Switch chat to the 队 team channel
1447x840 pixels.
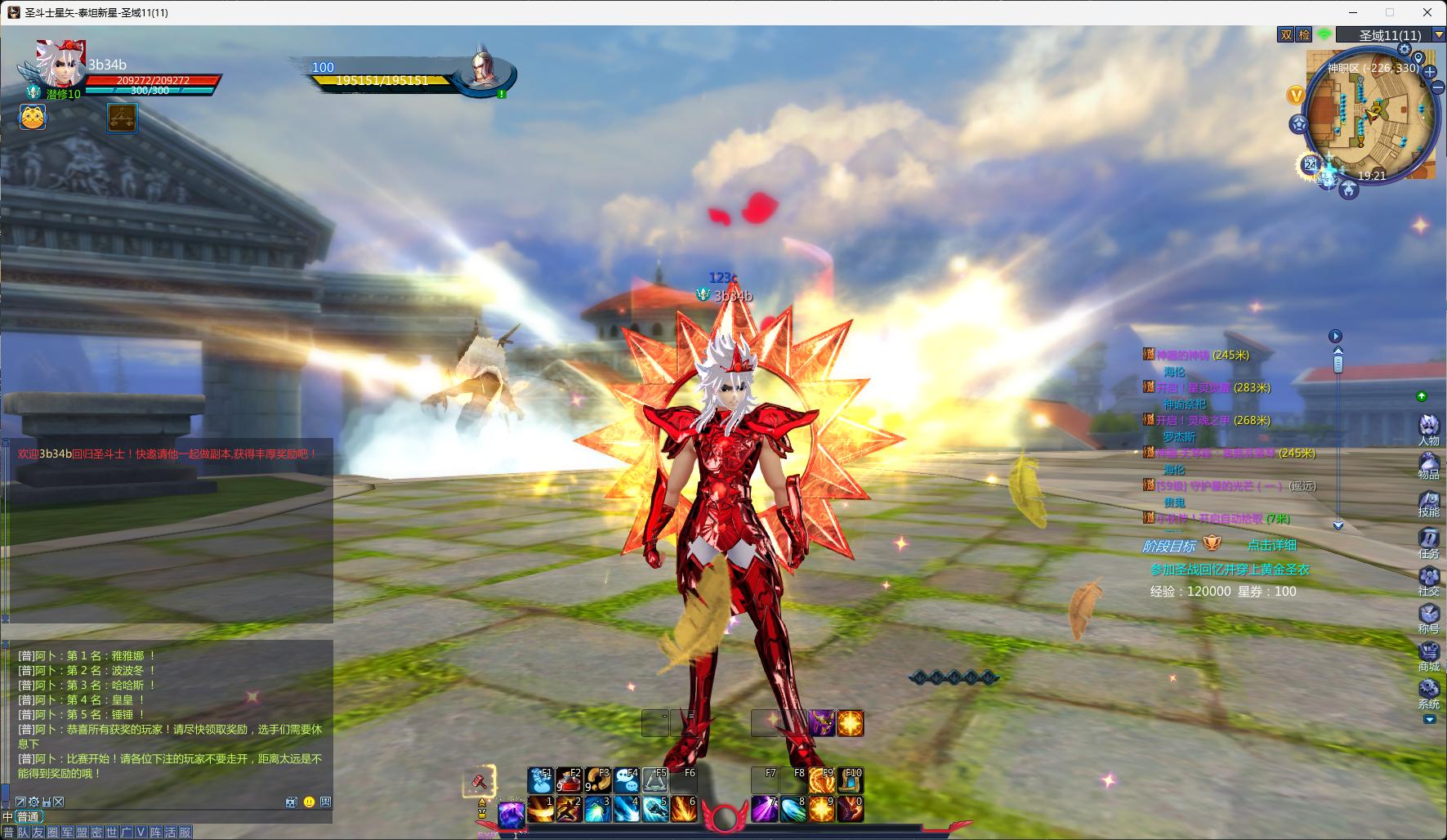tap(23, 833)
